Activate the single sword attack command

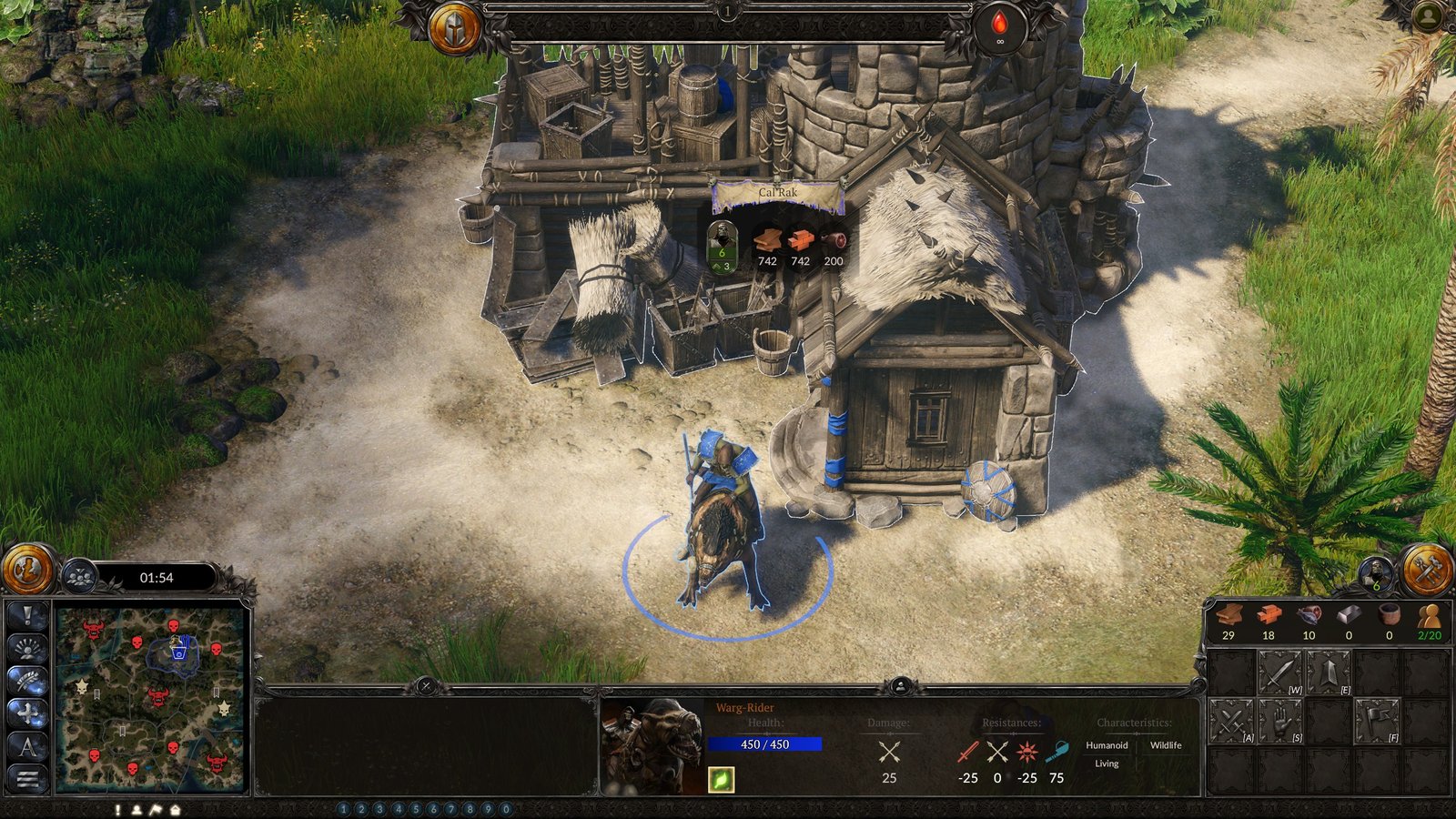pos(1280,674)
